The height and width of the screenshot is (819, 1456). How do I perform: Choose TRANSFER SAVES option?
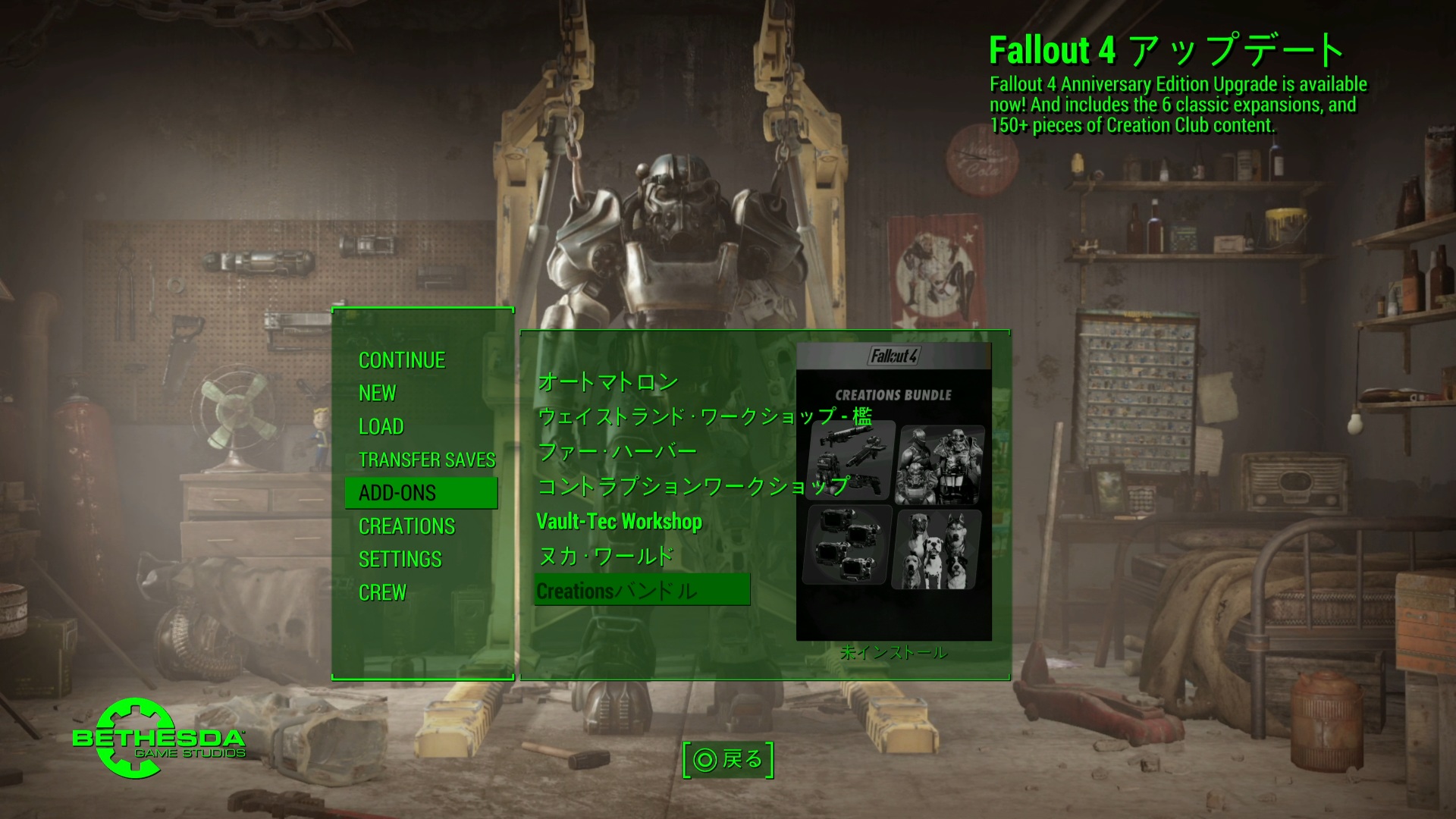427,460
